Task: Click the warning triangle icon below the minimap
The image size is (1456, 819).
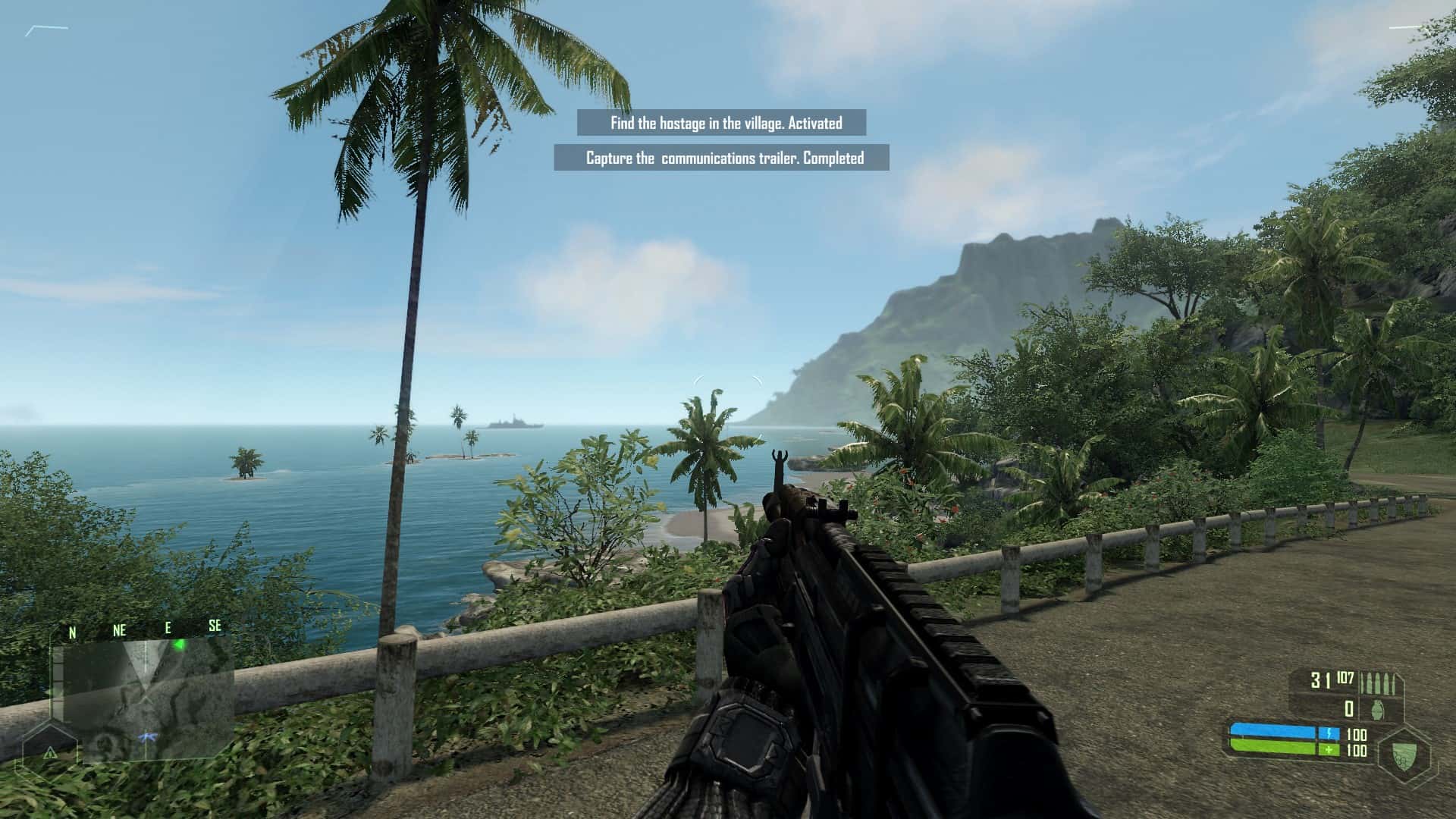Action: tap(51, 754)
